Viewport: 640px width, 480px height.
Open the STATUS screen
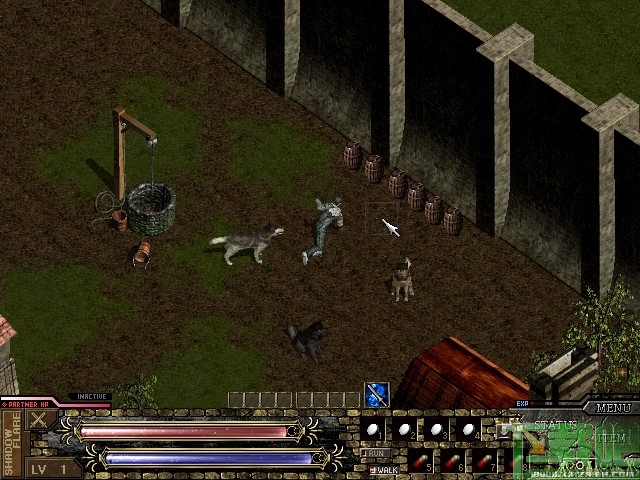click(555, 425)
